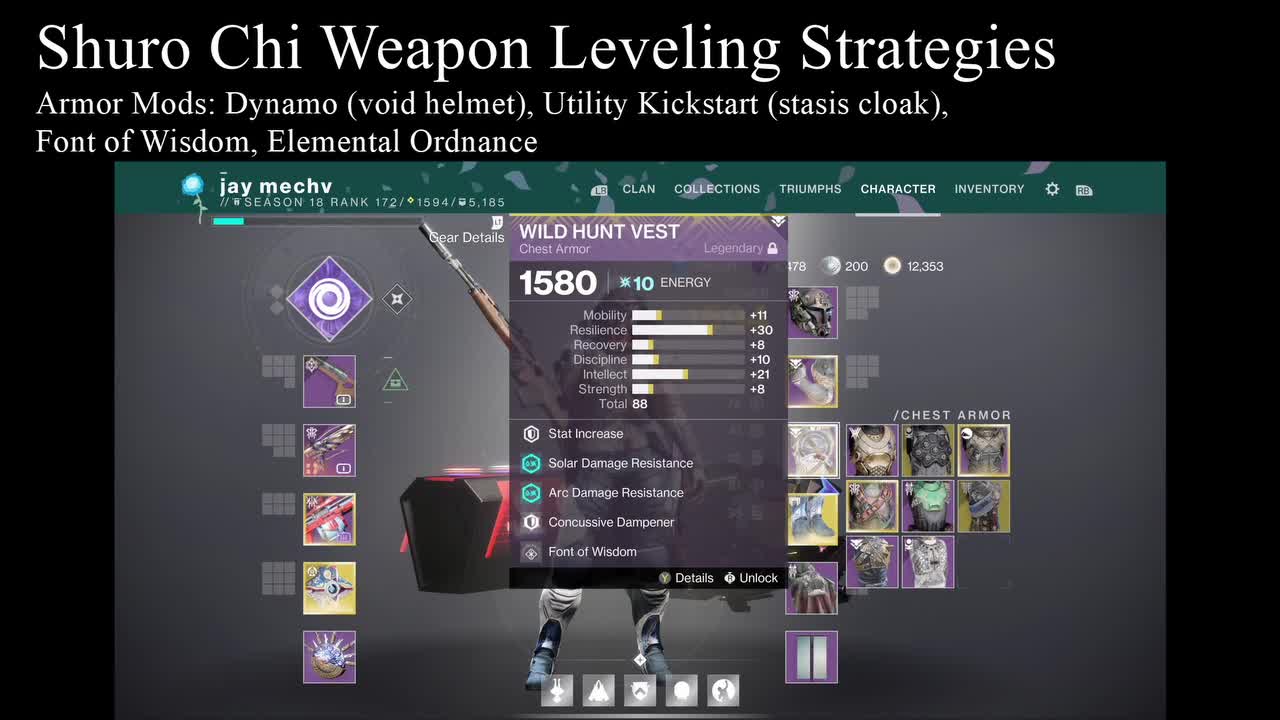This screenshot has height=720, width=1280.
Task: Open the energy weapon slot icon
Action: pyautogui.click(x=330, y=451)
